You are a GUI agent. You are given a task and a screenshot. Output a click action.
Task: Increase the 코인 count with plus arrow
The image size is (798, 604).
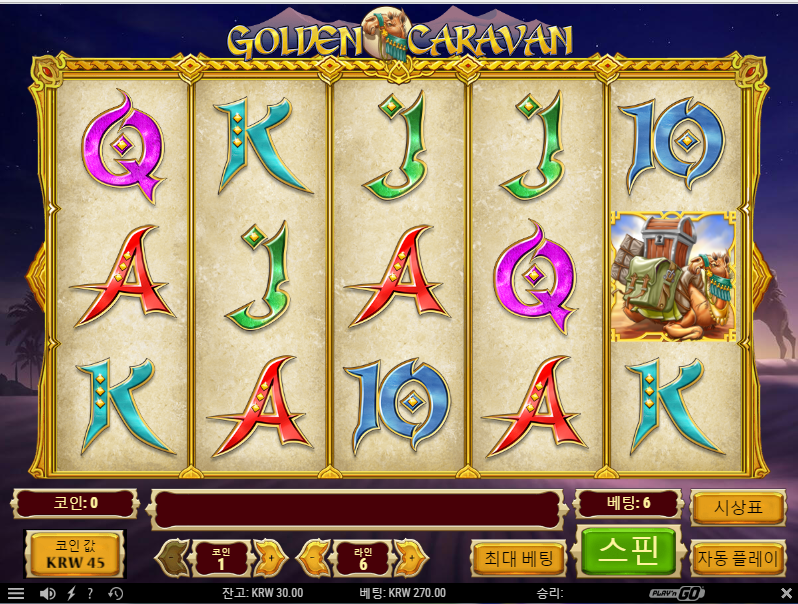[267, 557]
